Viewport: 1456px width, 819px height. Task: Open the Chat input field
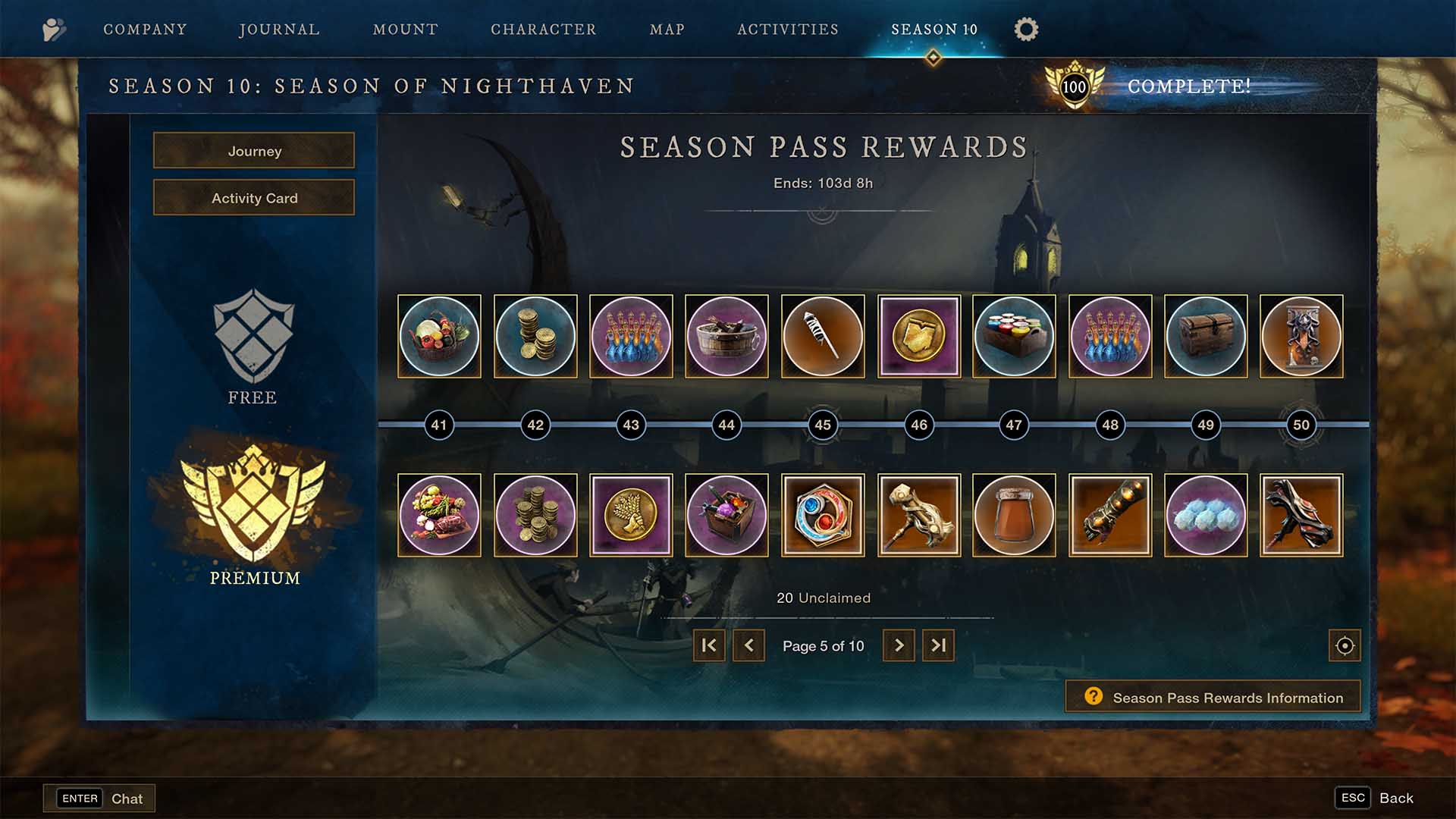click(99, 798)
